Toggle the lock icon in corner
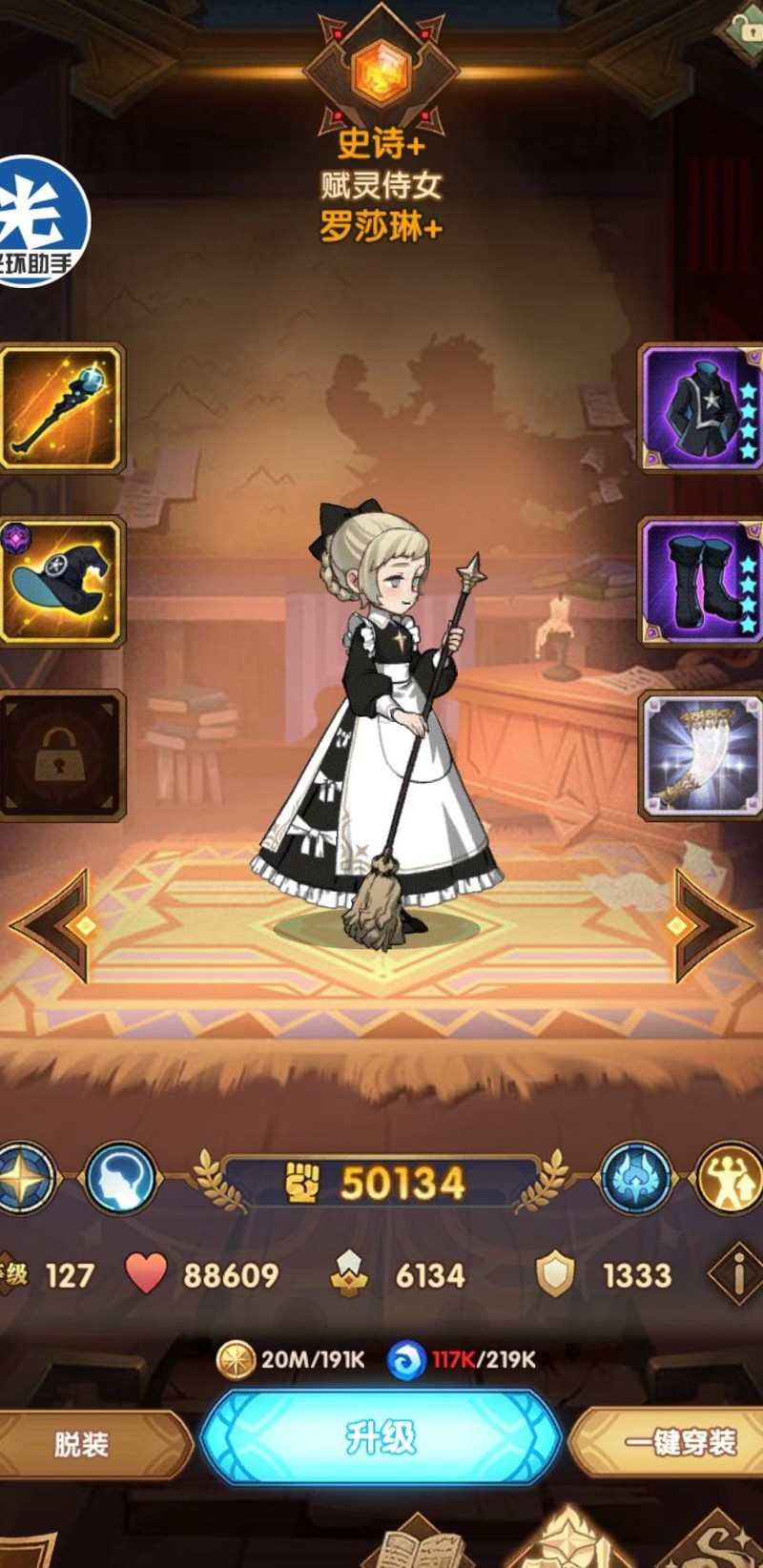 743,27
